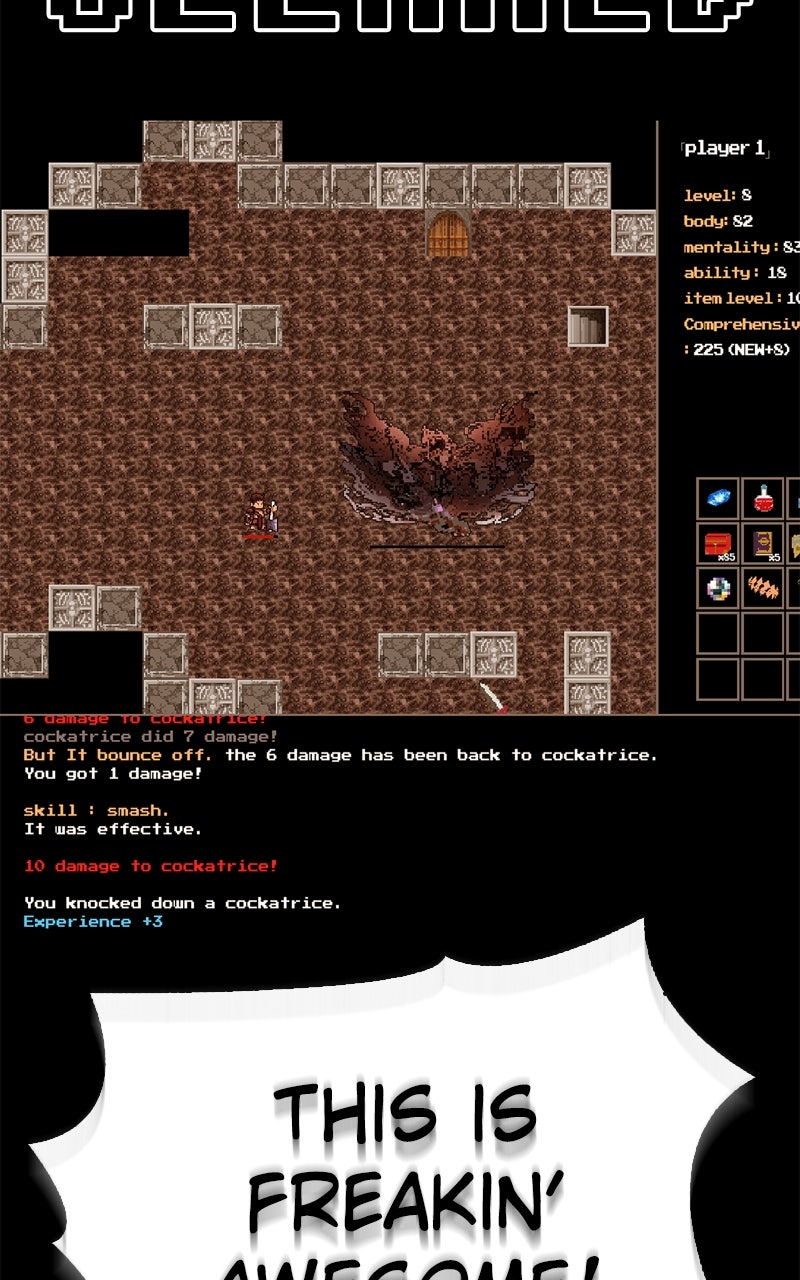This screenshot has height=1280, width=800.
Task: Select the blue crystal inventory slot
Action: point(718,498)
